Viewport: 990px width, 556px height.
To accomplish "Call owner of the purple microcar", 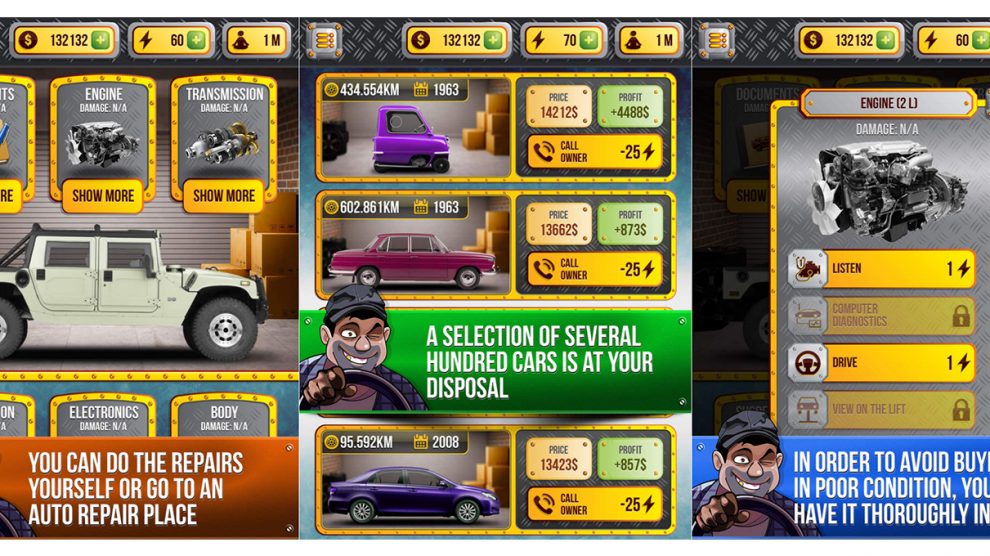I will 594,151.
